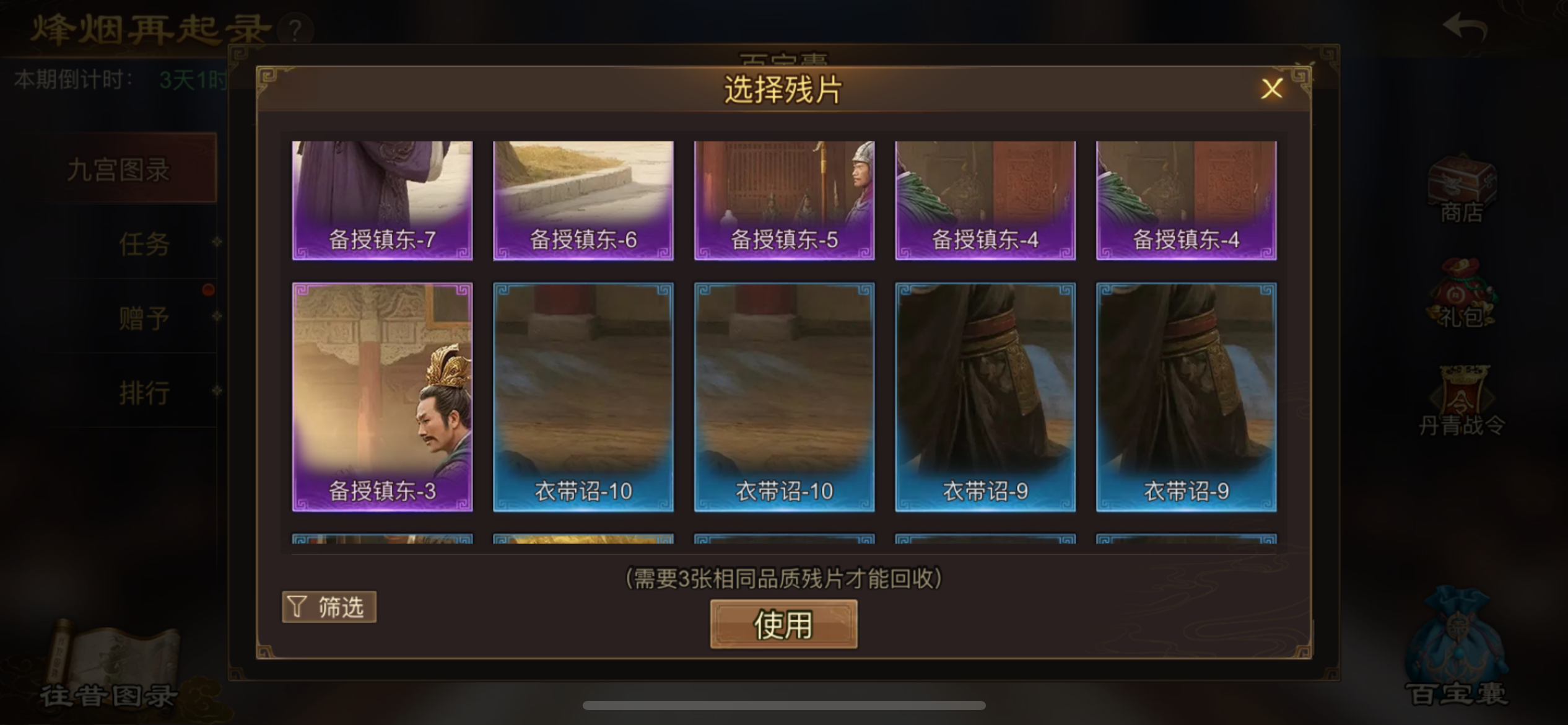Select the 衣带诏-9 fragment thumbnail
Screen dimensions: 1568x725
(x=985, y=395)
